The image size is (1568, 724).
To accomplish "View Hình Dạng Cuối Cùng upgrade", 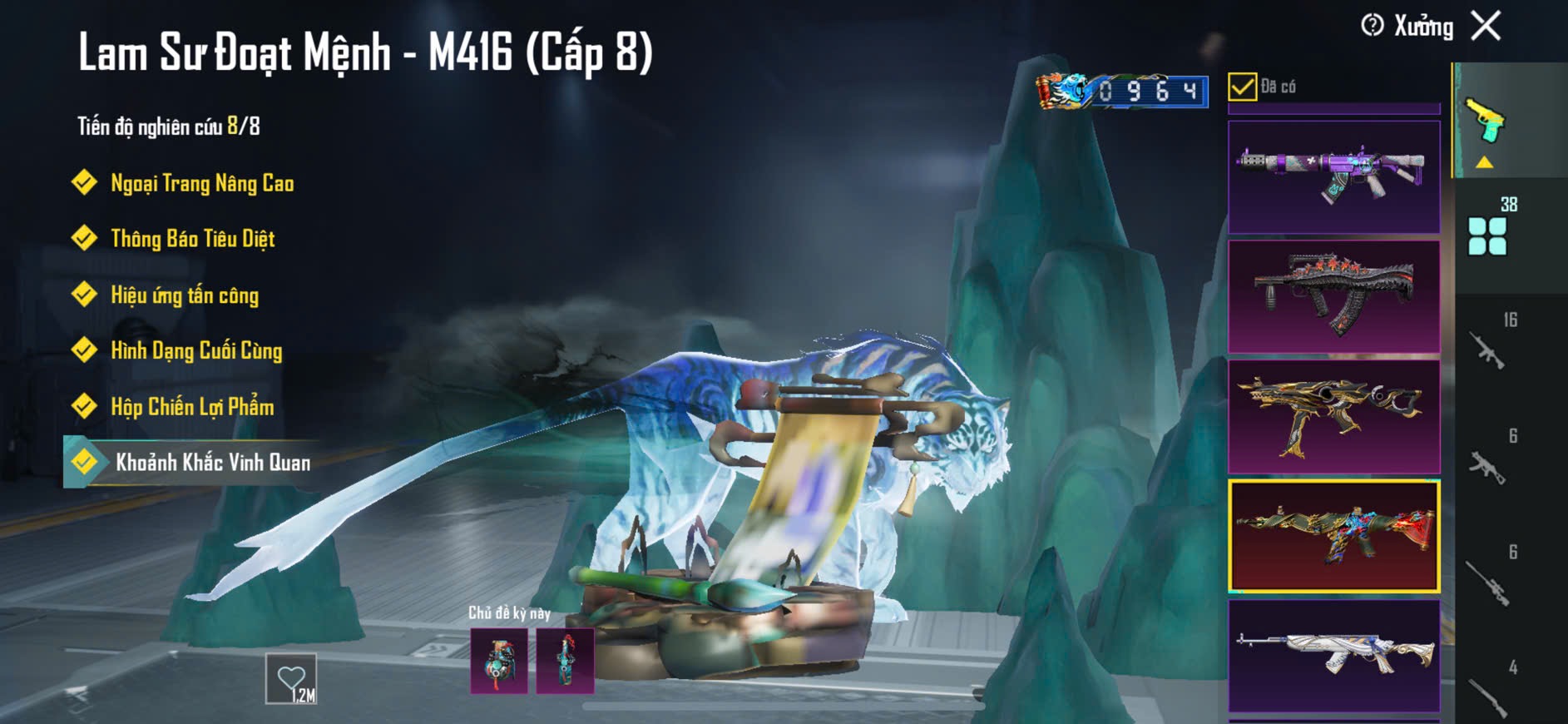I will click(x=196, y=350).
